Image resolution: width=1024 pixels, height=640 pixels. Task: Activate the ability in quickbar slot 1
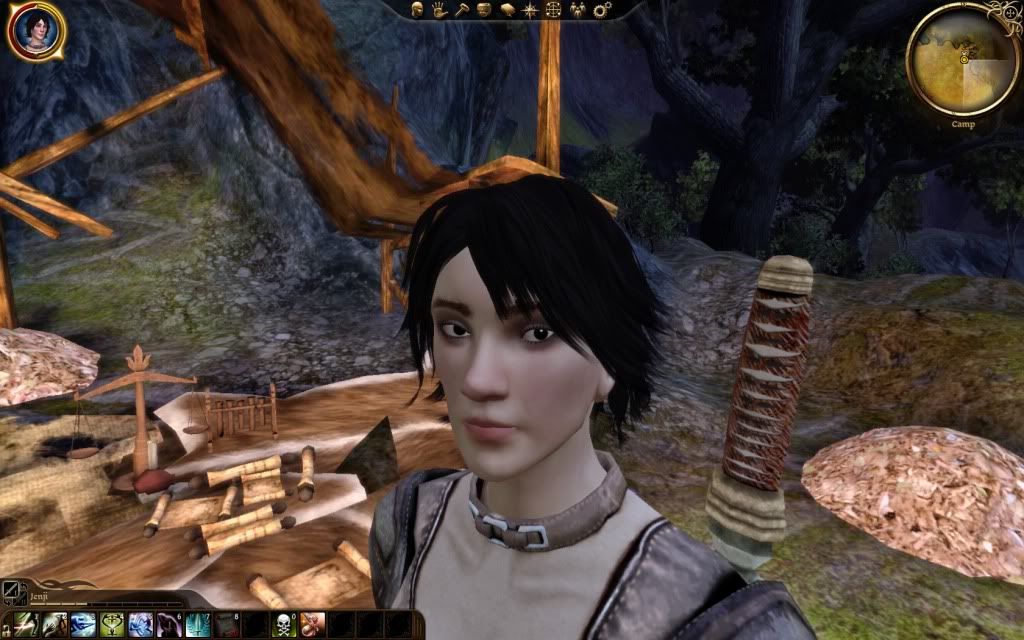coord(27,625)
